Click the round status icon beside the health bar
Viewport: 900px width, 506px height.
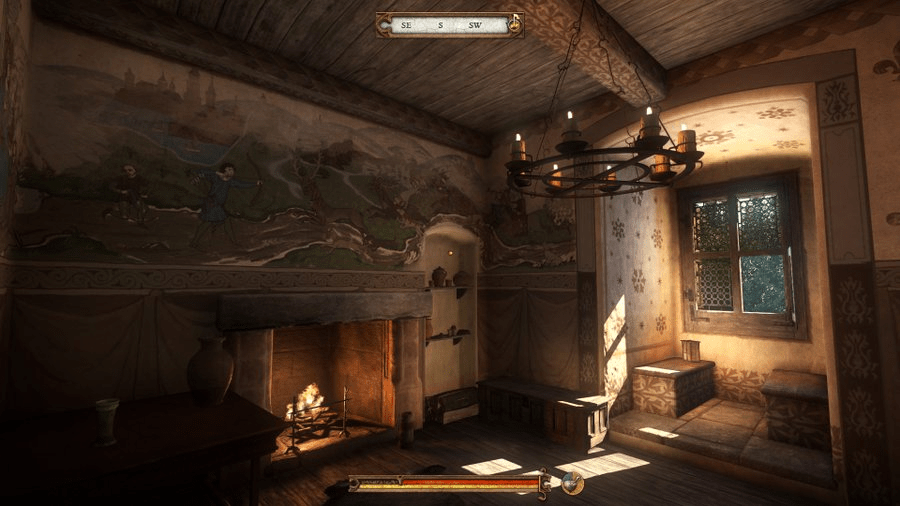pyautogui.click(x=572, y=483)
